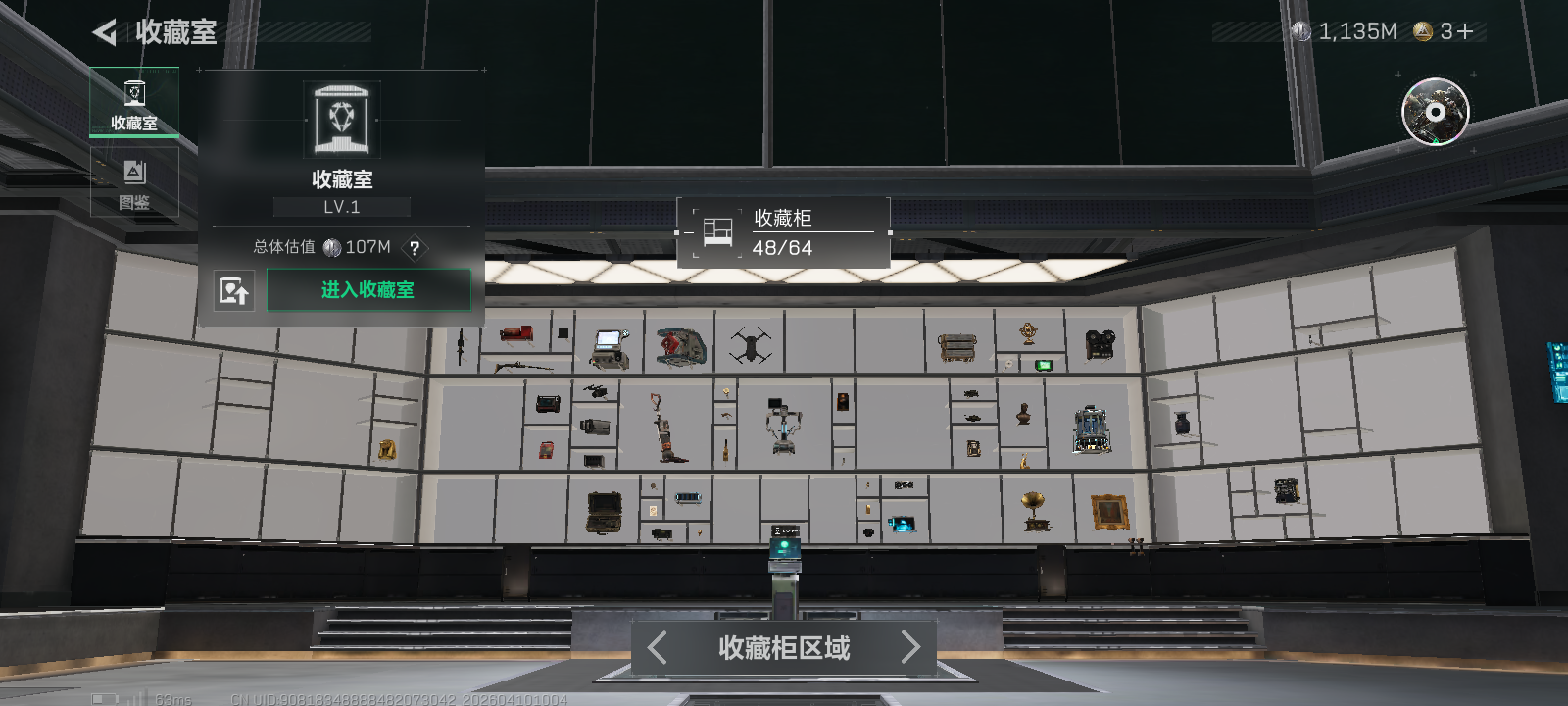The image size is (1568, 706).
Task: Open the character avatar disc in top right
Action: coord(1435,114)
